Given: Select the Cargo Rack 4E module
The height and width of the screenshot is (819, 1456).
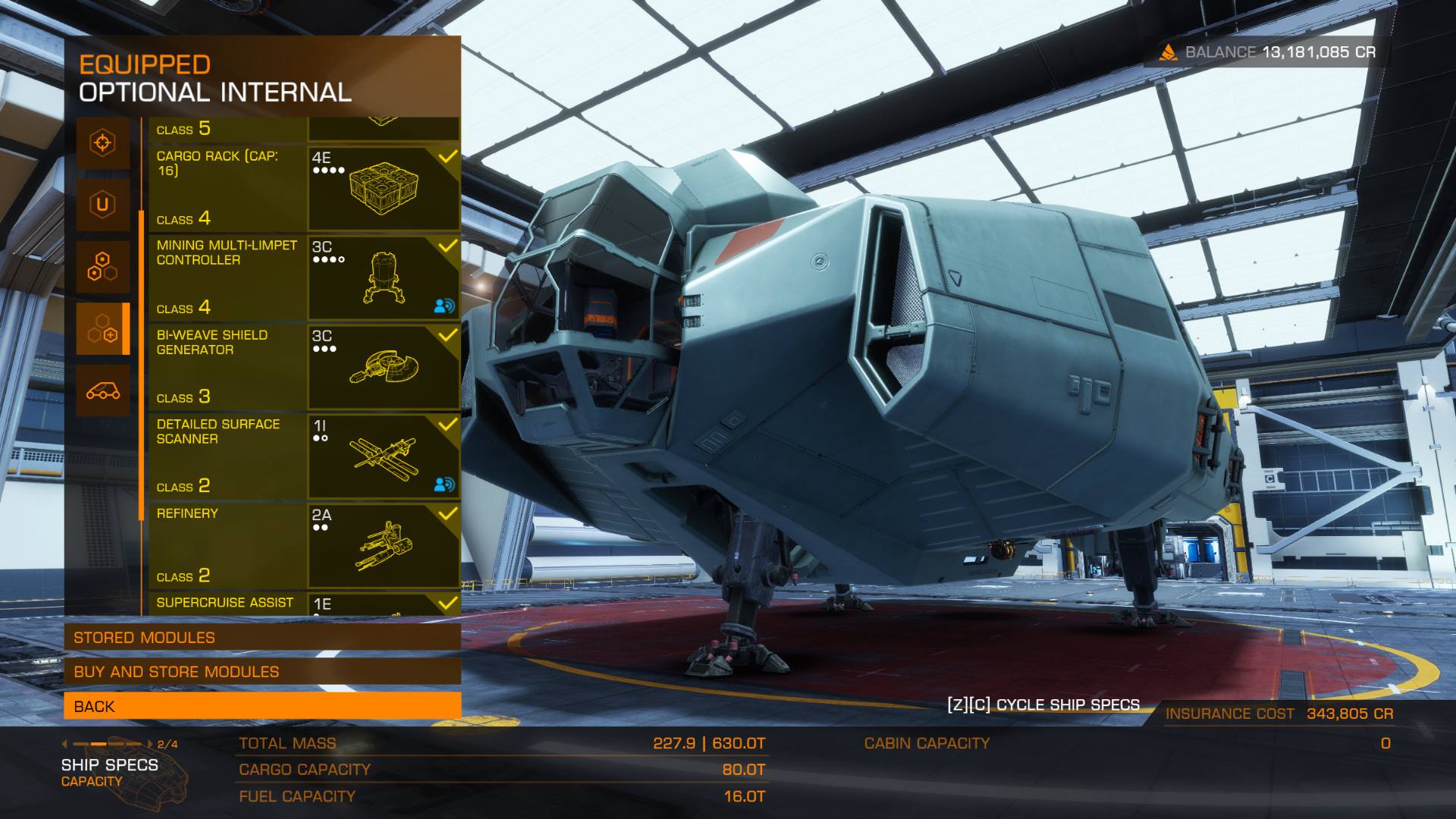Looking at the screenshot, I should tap(303, 189).
